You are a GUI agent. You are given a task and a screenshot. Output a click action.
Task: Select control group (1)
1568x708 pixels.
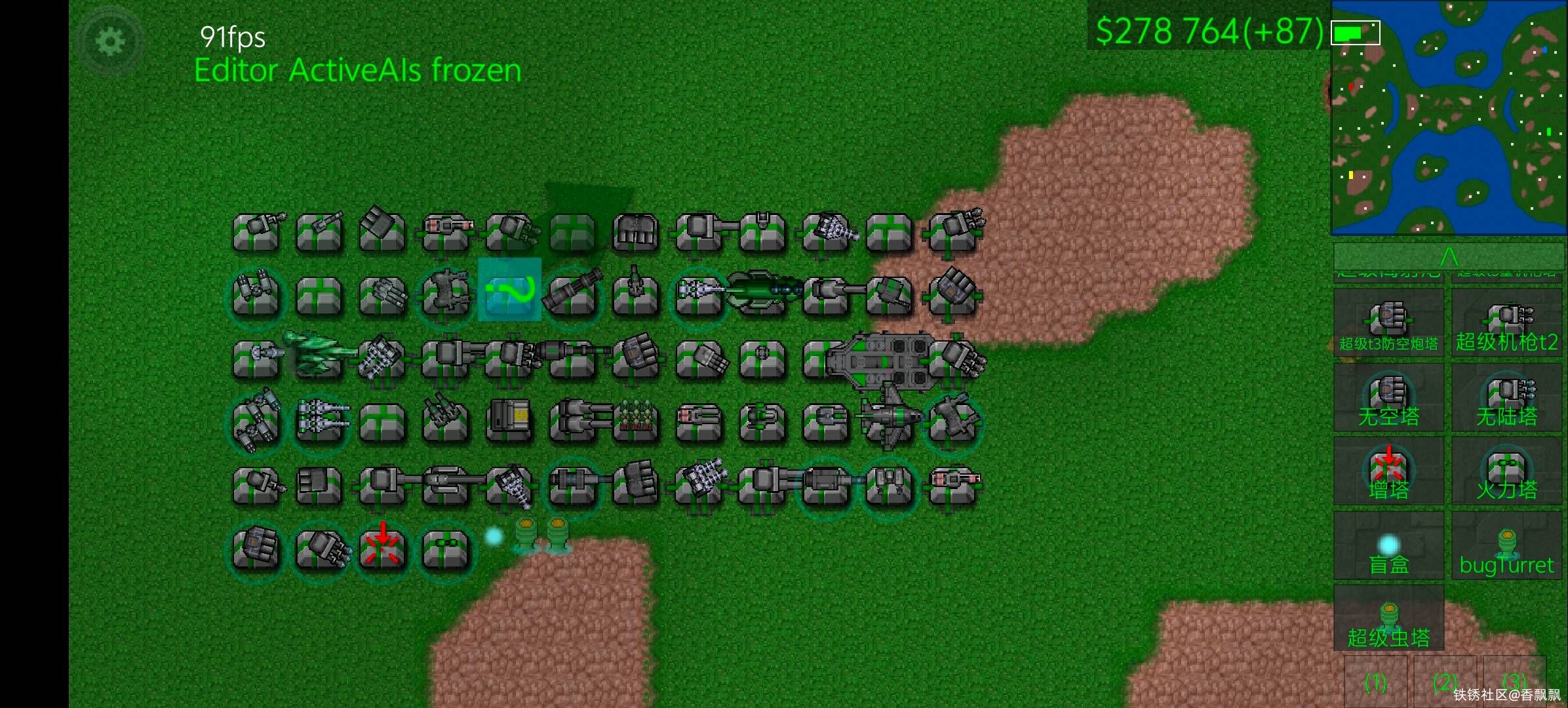(1375, 683)
